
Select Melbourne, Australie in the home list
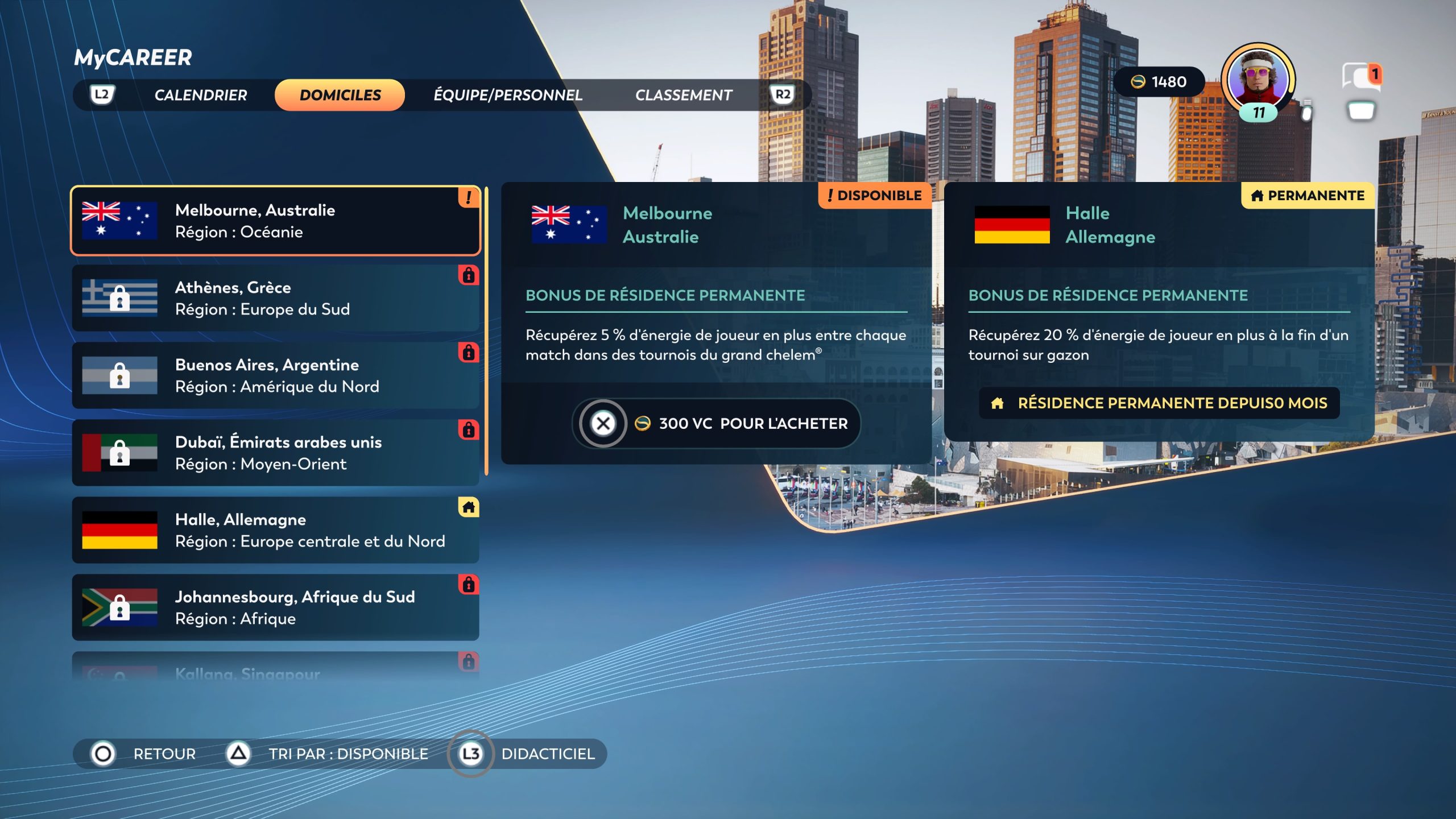click(275, 221)
